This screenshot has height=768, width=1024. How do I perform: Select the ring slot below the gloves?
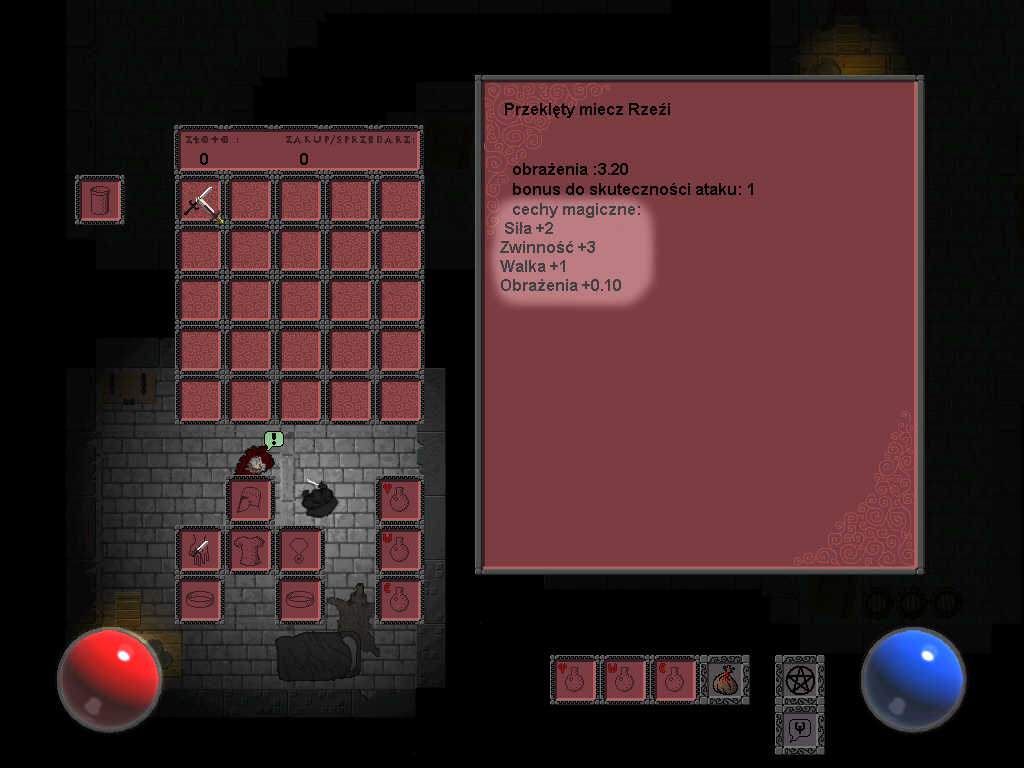click(200, 600)
